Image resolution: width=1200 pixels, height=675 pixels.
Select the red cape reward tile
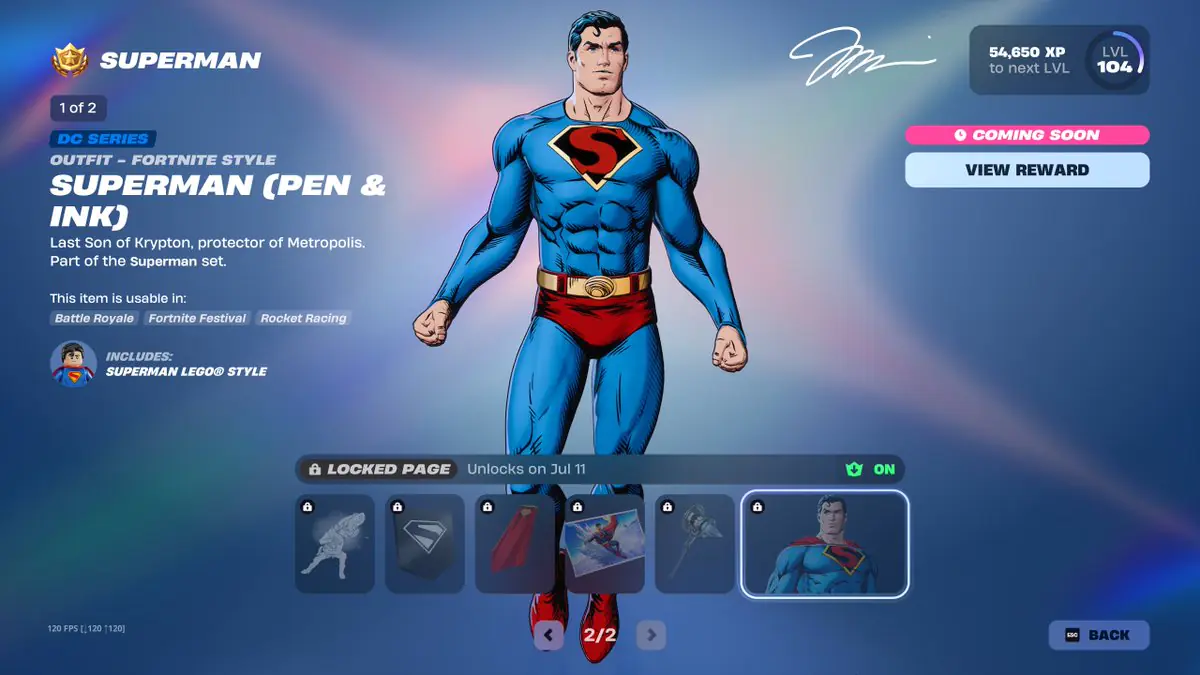tap(515, 544)
